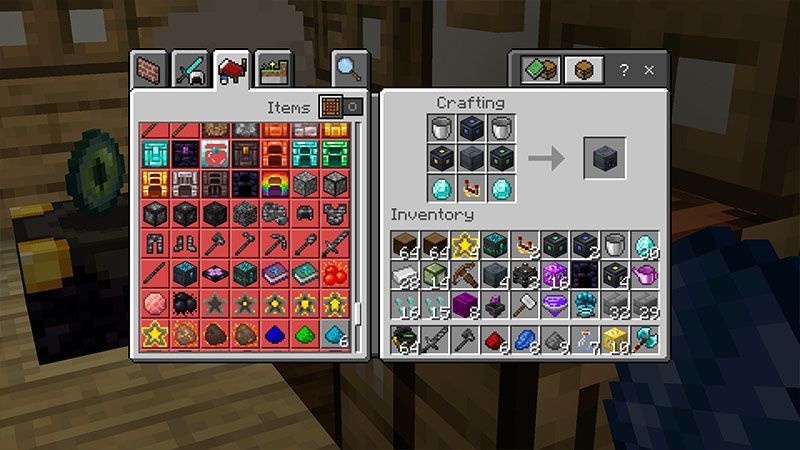Switch to the diamond sword equipment tab
Image resolution: width=800 pixels, height=450 pixels.
tap(190, 69)
